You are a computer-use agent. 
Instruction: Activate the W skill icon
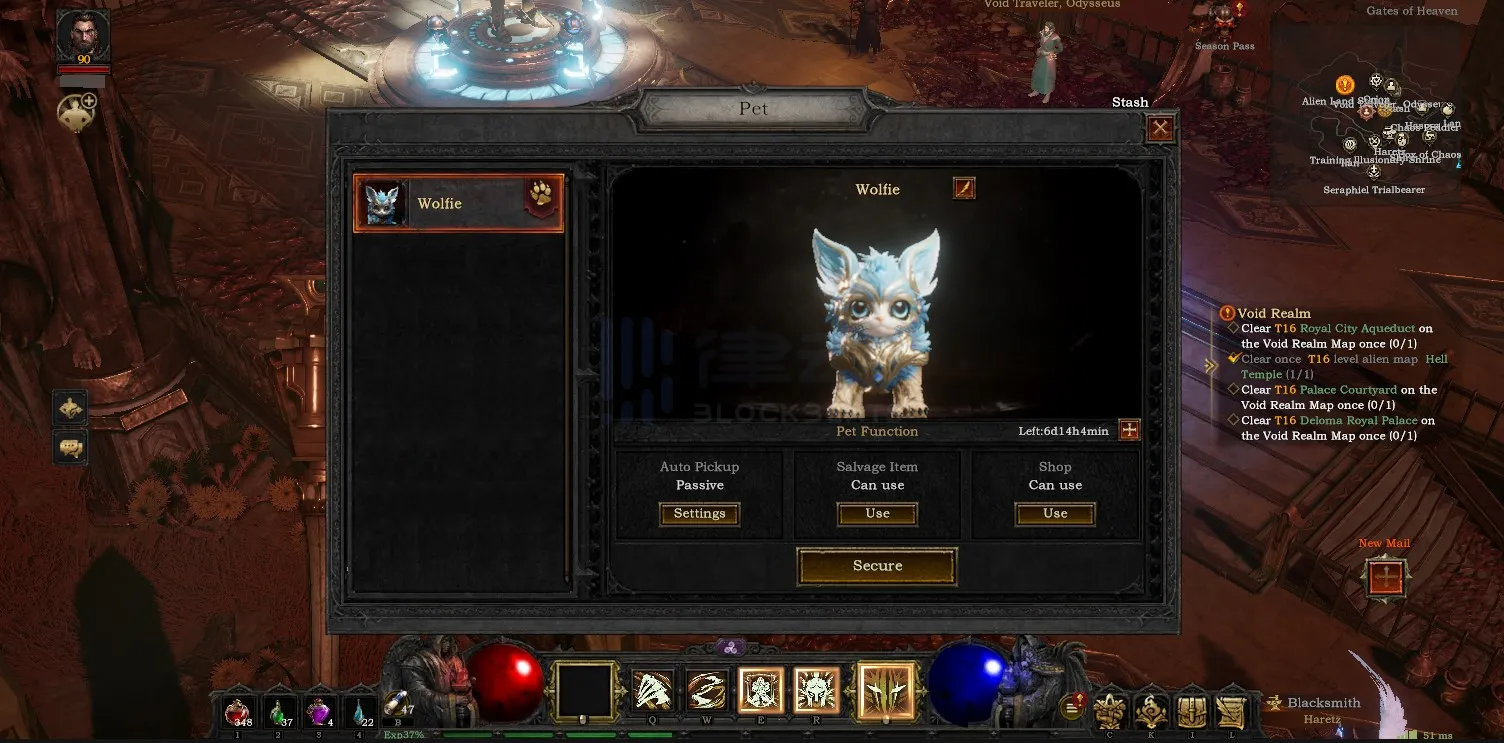[707, 689]
